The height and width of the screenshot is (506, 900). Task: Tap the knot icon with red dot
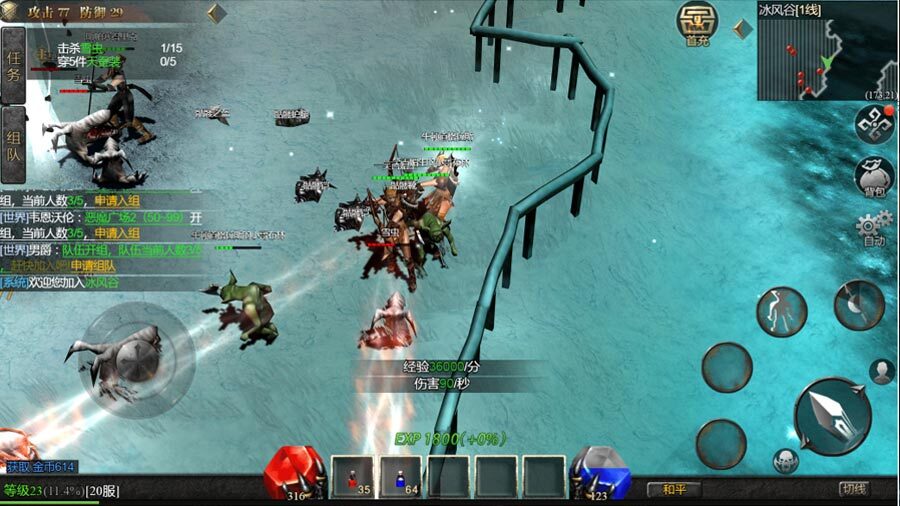(x=874, y=124)
